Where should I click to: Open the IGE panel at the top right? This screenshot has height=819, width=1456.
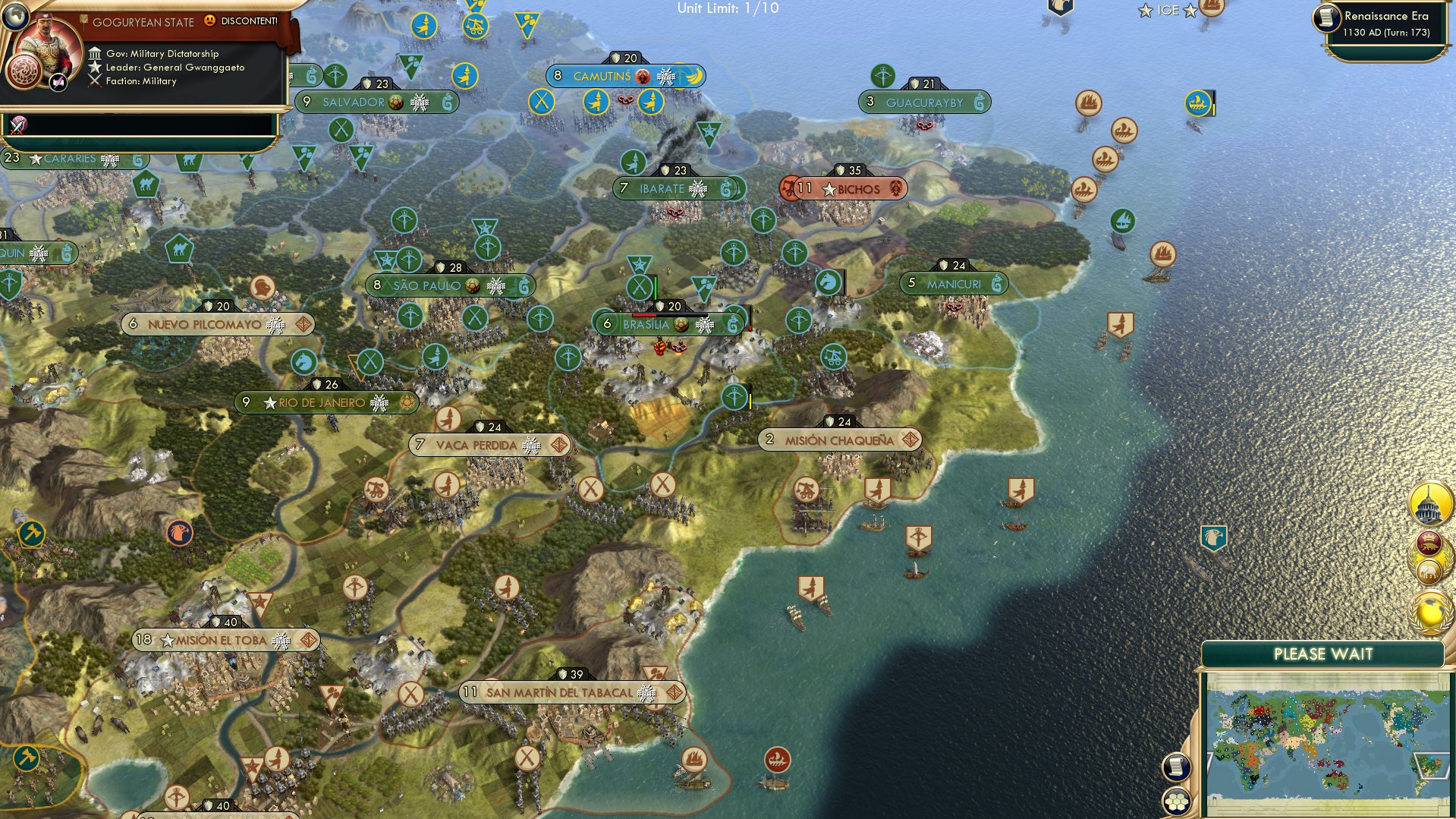point(1168,11)
